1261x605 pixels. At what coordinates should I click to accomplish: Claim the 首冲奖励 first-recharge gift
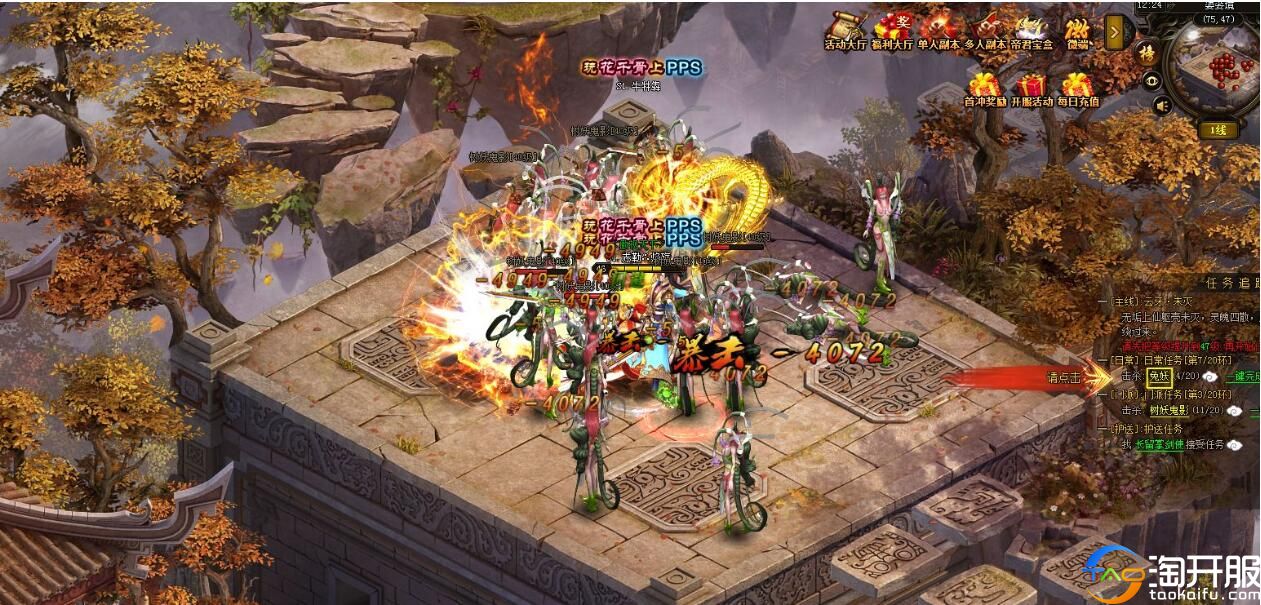pos(985,89)
